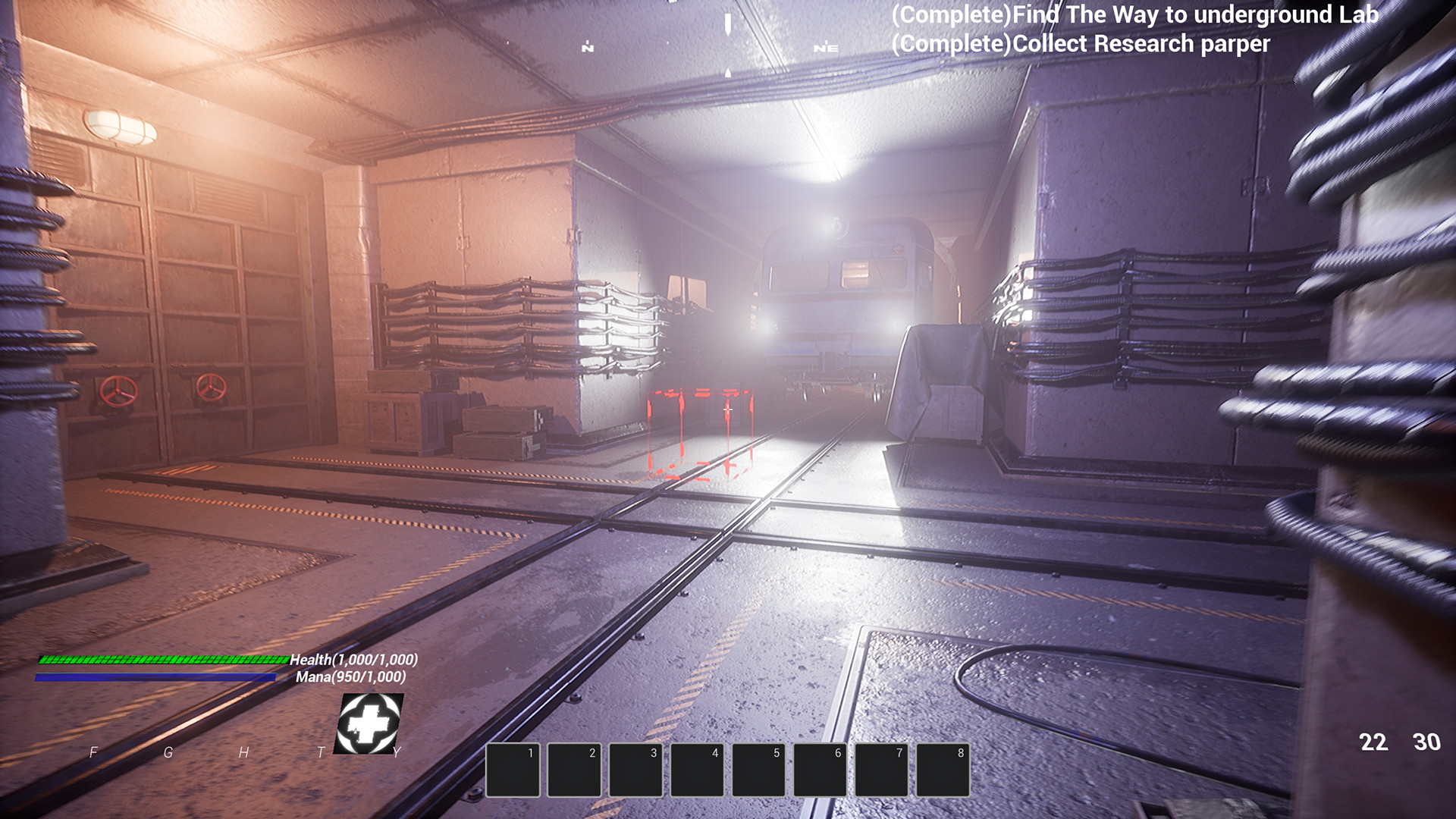
Task: Click the G key prompt letter
Action: pyautogui.click(x=168, y=754)
